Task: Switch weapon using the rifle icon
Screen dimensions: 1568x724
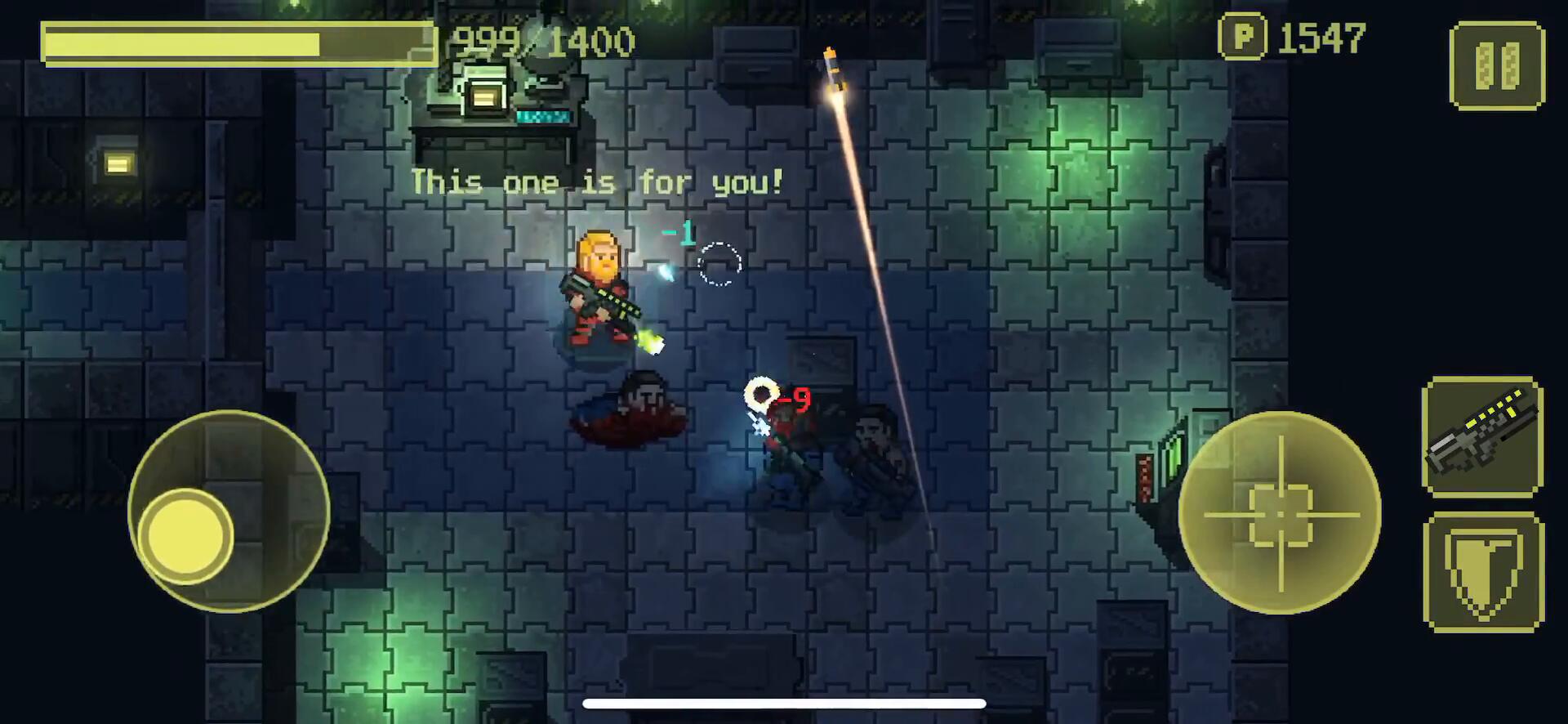Action: coord(1482,437)
